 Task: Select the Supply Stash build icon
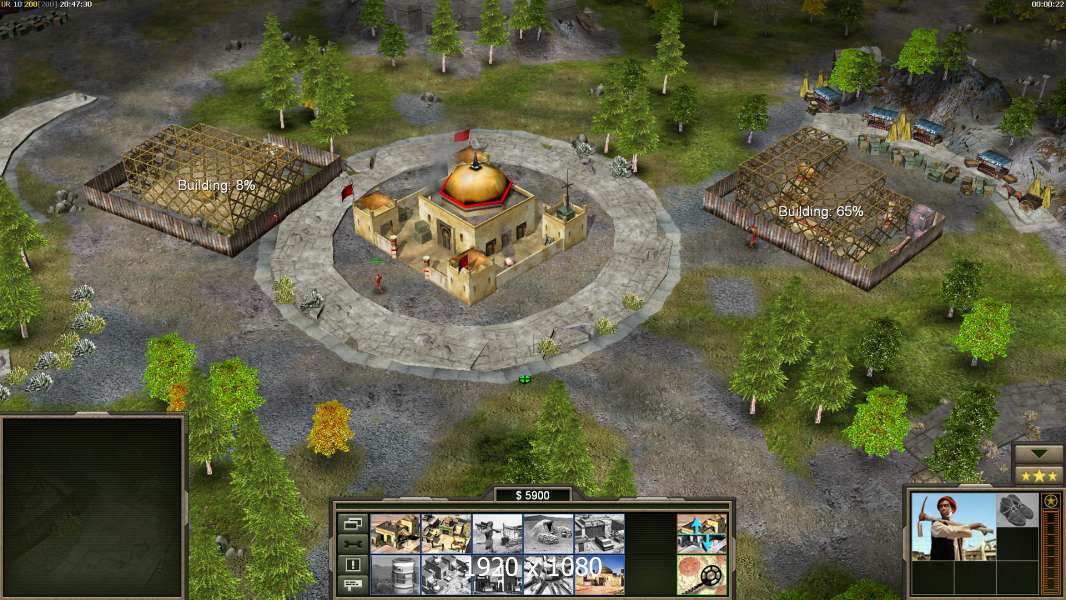[447, 533]
